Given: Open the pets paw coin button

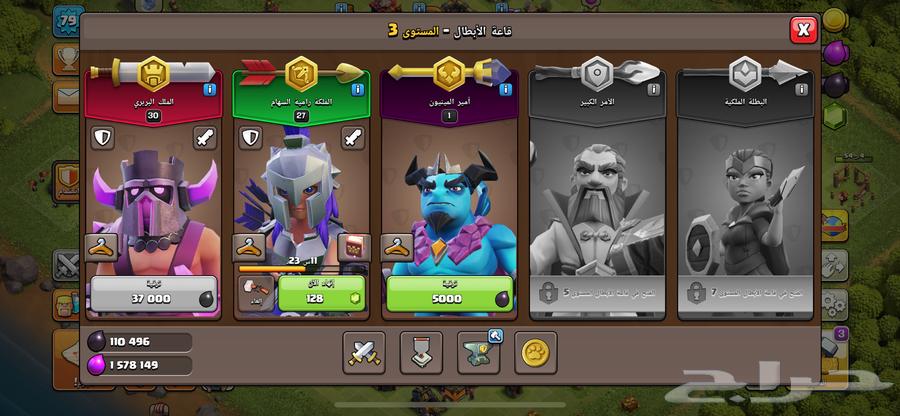Looking at the screenshot, I should pos(537,352).
